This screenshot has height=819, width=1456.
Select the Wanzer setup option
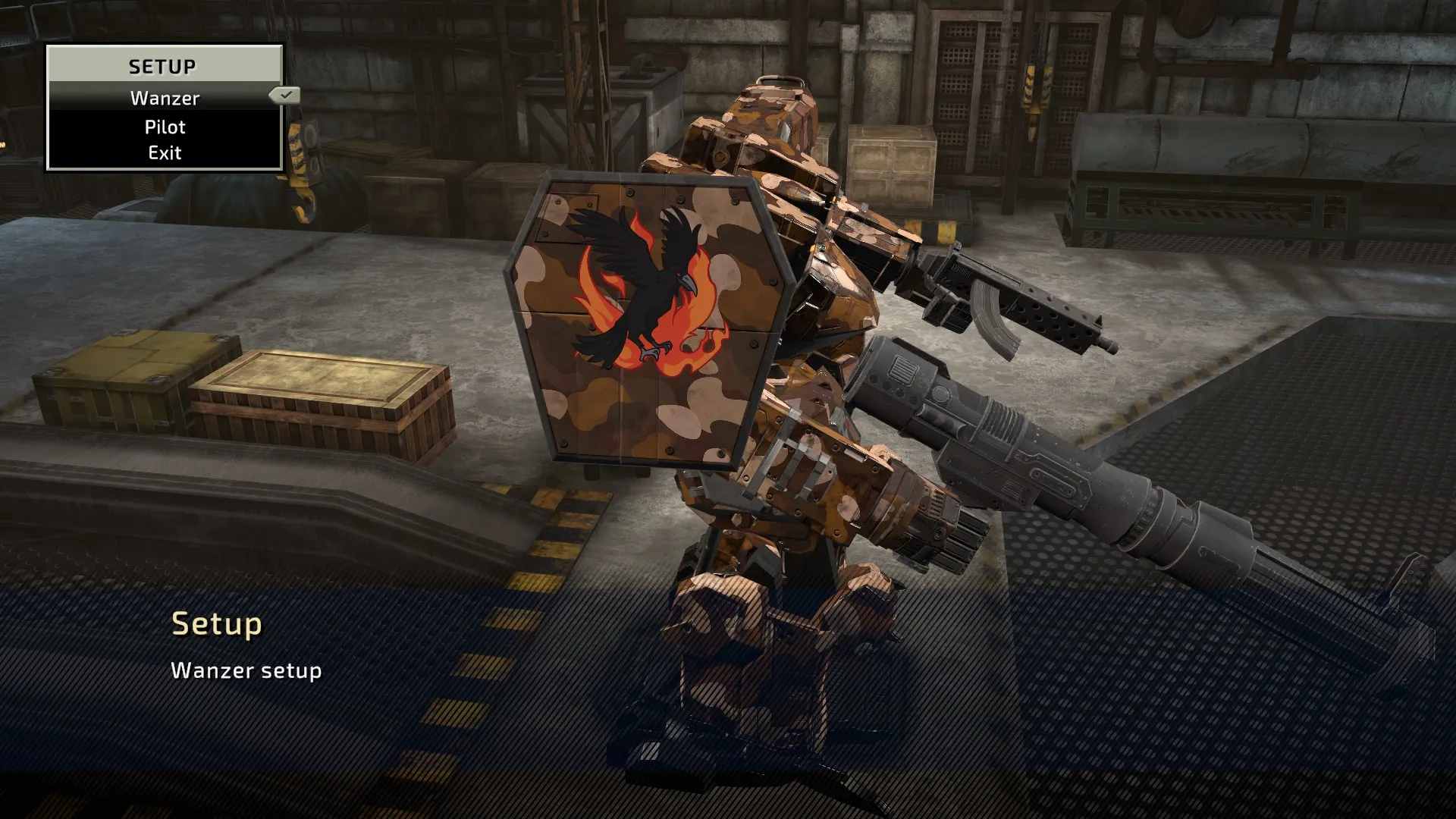[x=165, y=98]
